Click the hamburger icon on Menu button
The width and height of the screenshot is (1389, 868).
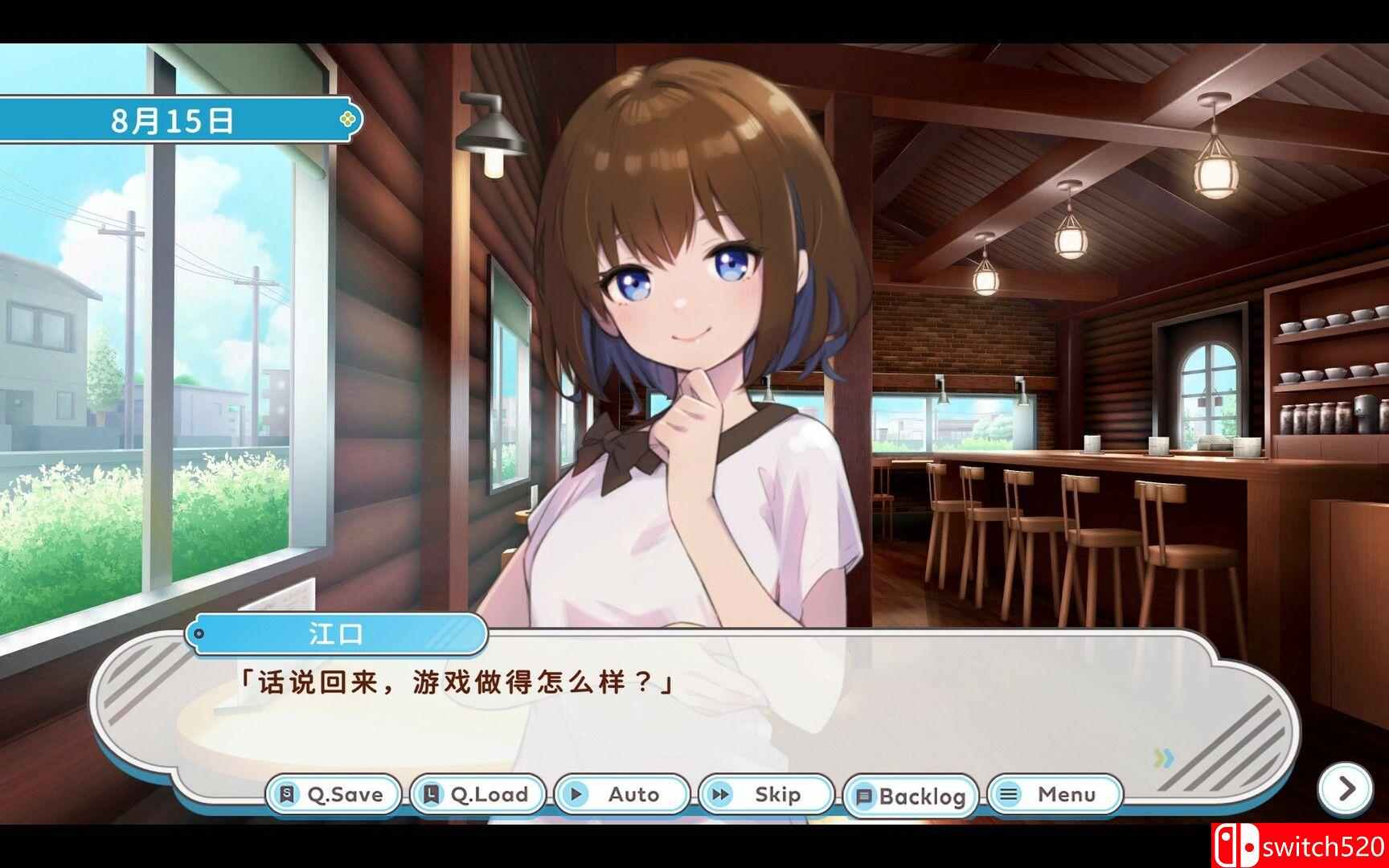point(1011,794)
